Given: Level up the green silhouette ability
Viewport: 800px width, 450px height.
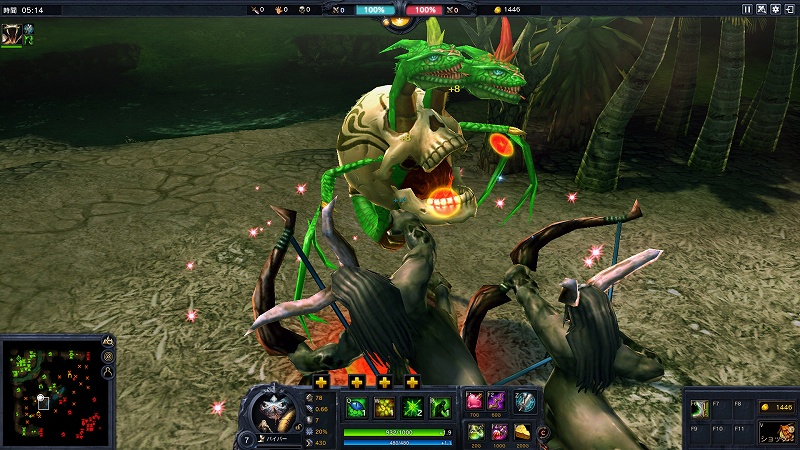Looking at the screenshot, I should (x=412, y=383).
